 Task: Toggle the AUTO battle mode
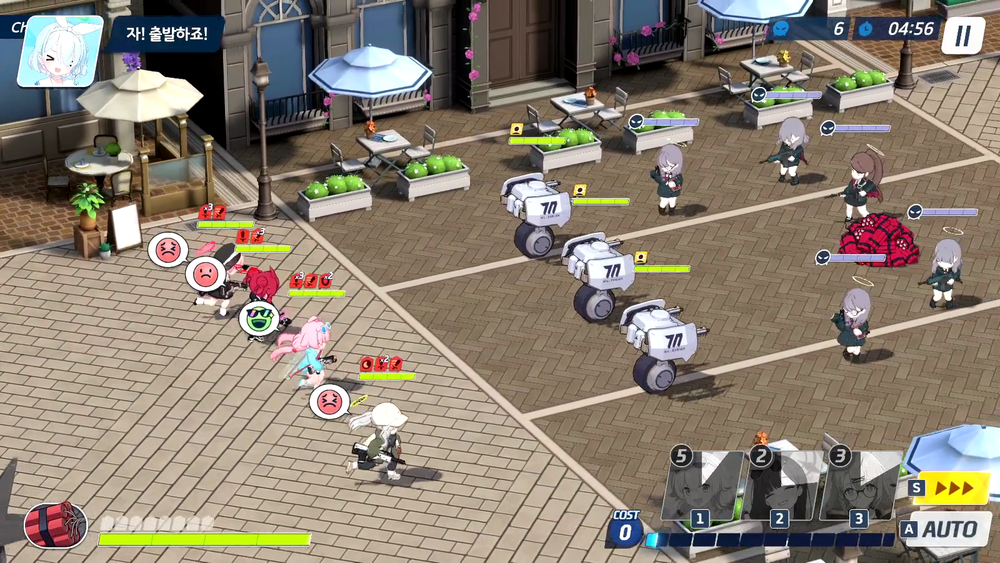(x=946, y=529)
